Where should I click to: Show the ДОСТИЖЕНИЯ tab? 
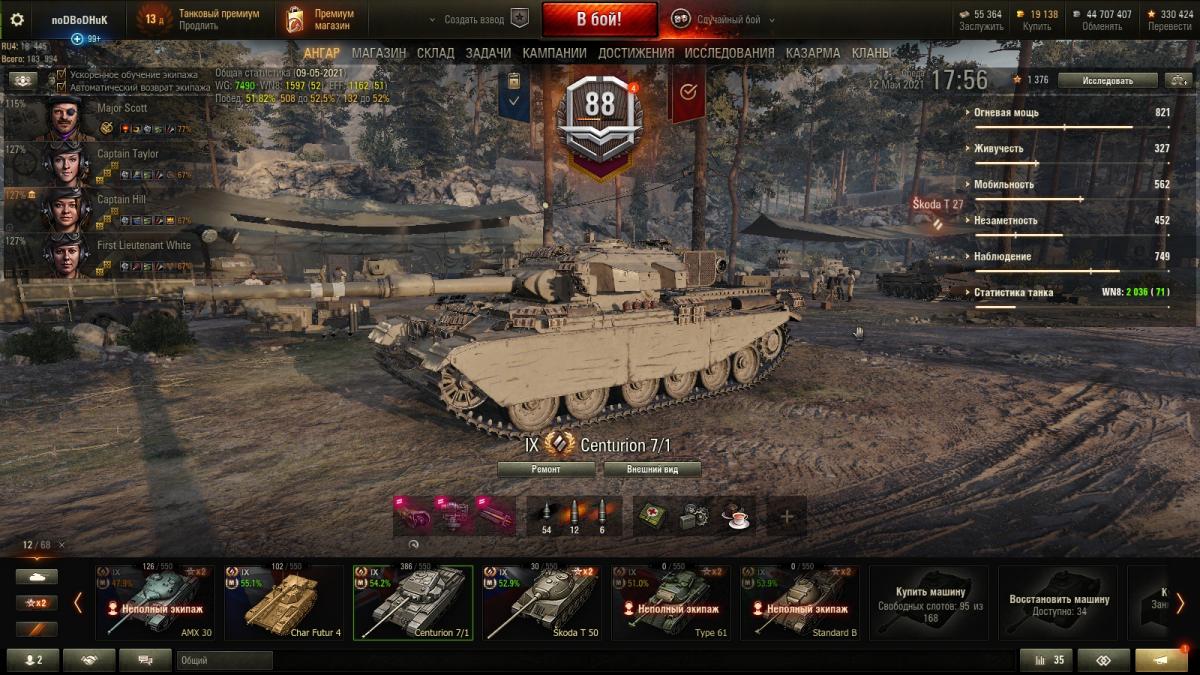(x=636, y=53)
